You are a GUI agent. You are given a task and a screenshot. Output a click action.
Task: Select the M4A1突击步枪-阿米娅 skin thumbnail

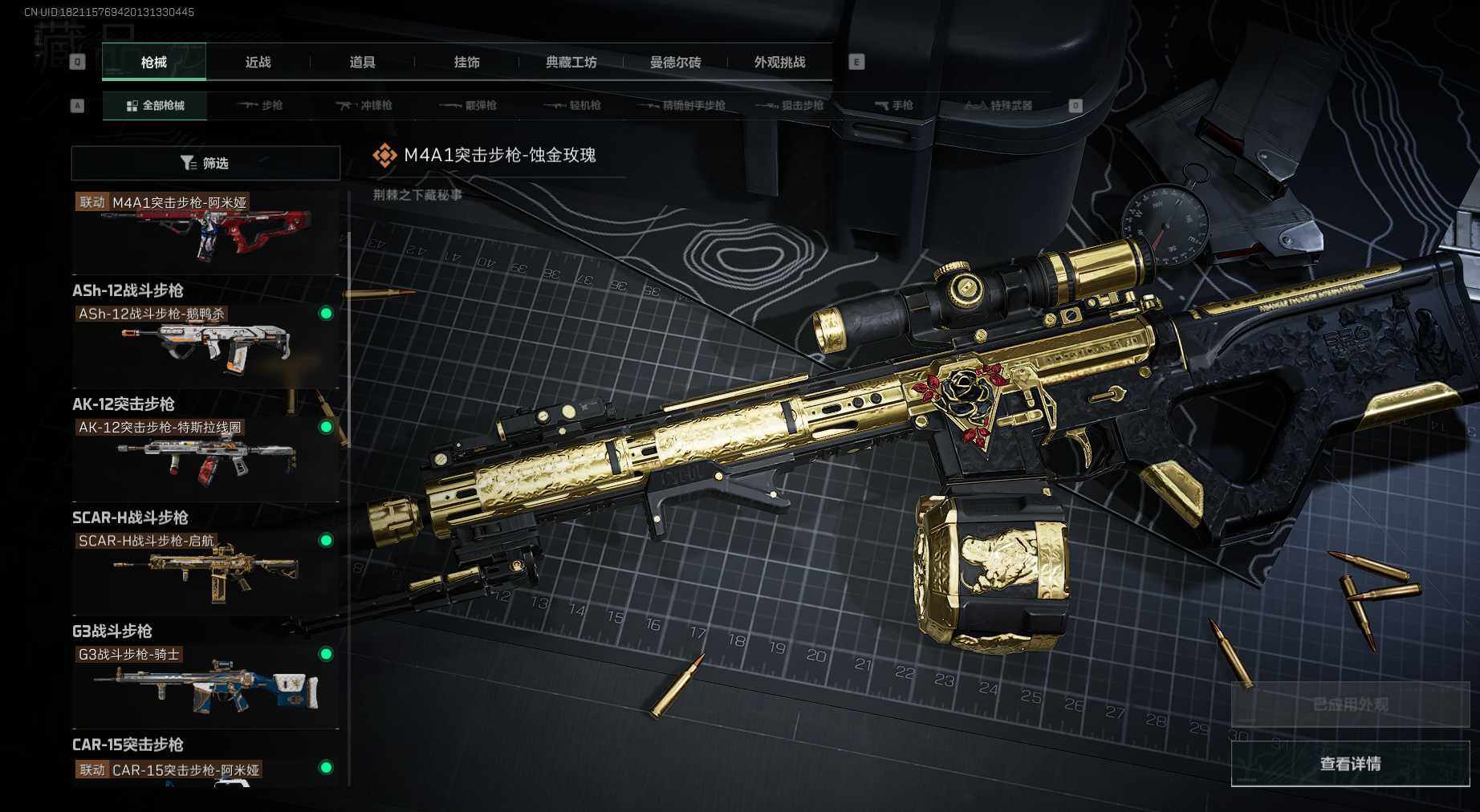point(205,233)
